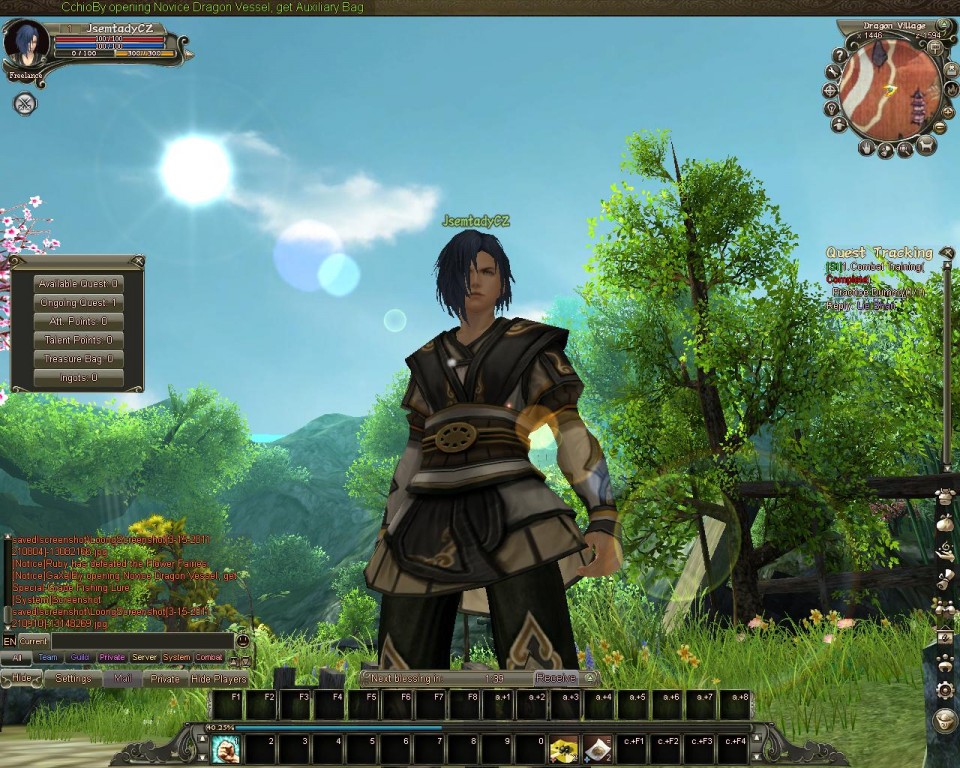The height and width of the screenshot is (768, 960).
Task: Open the Treasure Bag
Action: click(x=78, y=359)
